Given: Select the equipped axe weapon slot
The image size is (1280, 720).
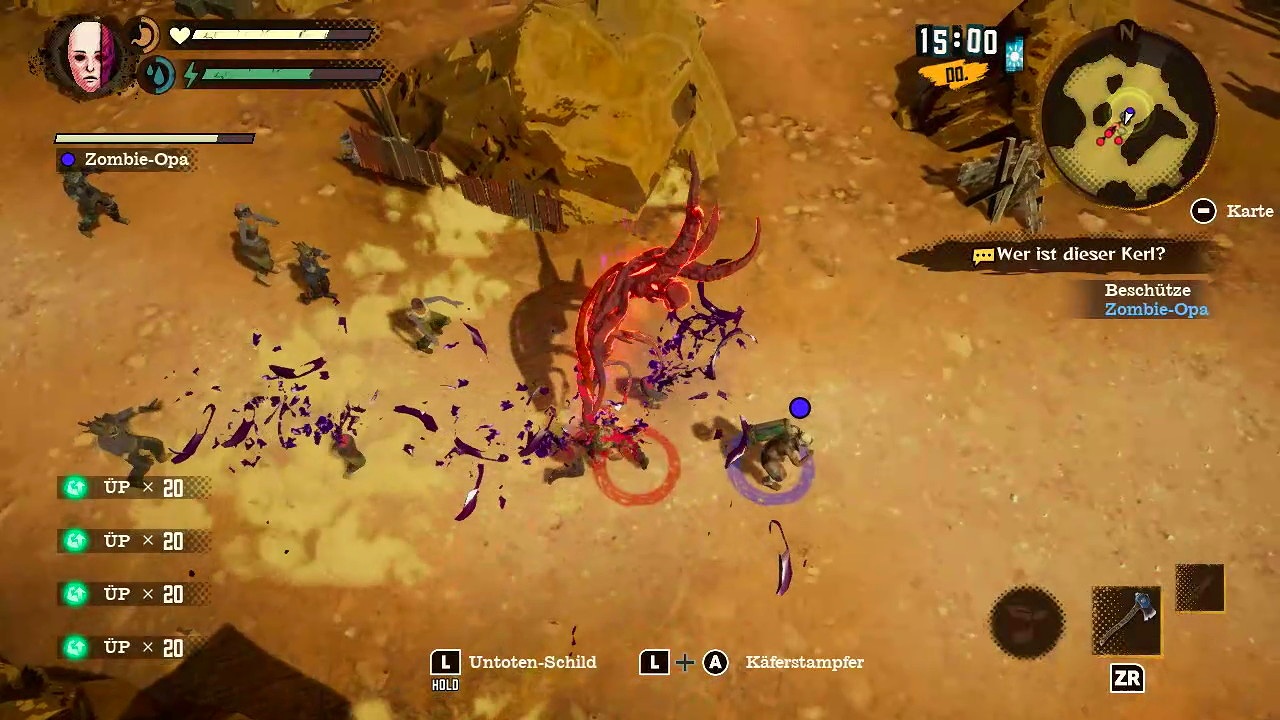Looking at the screenshot, I should pyautogui.click(x=1127, y=621).
